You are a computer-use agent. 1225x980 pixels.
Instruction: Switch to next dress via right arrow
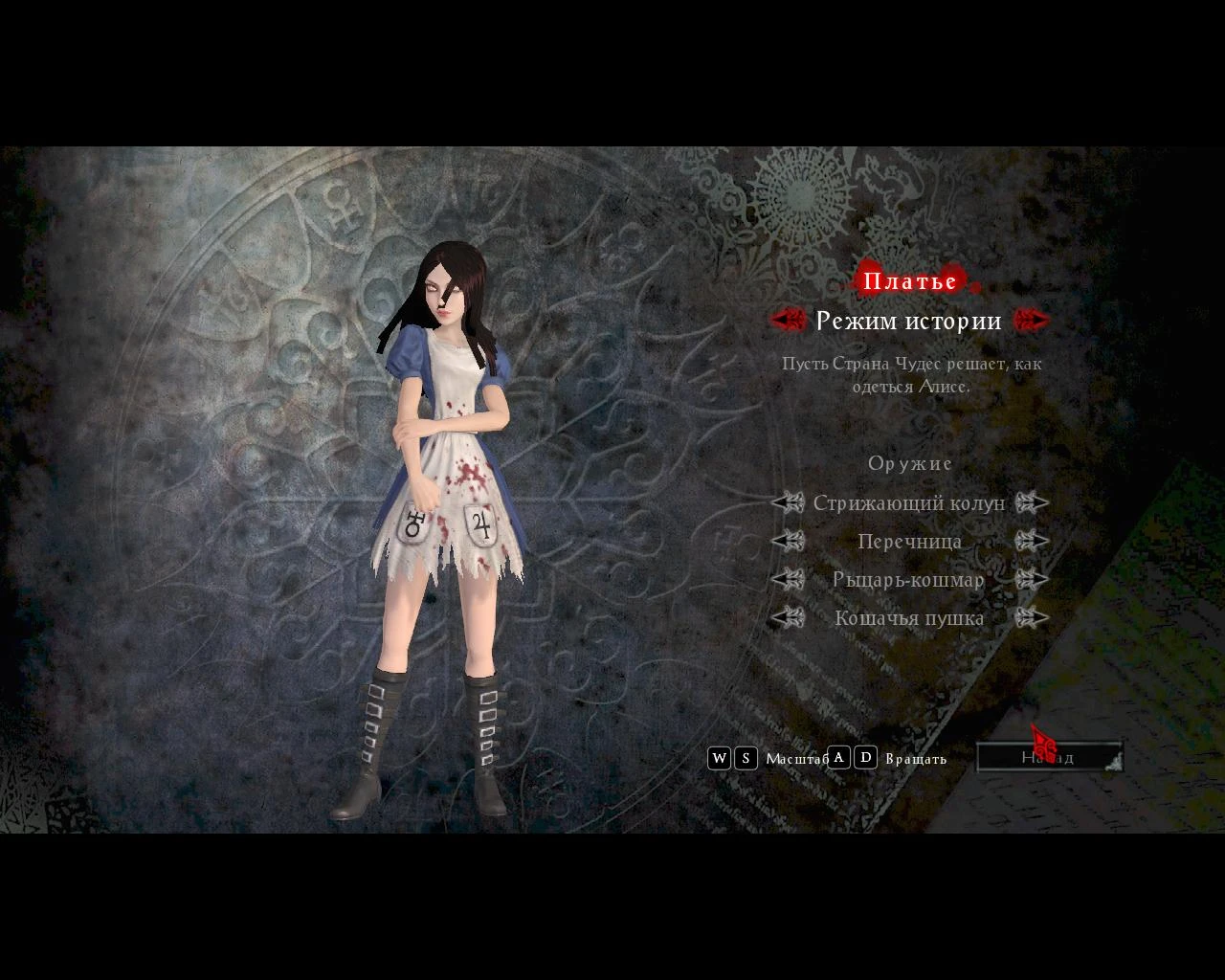1034,320
